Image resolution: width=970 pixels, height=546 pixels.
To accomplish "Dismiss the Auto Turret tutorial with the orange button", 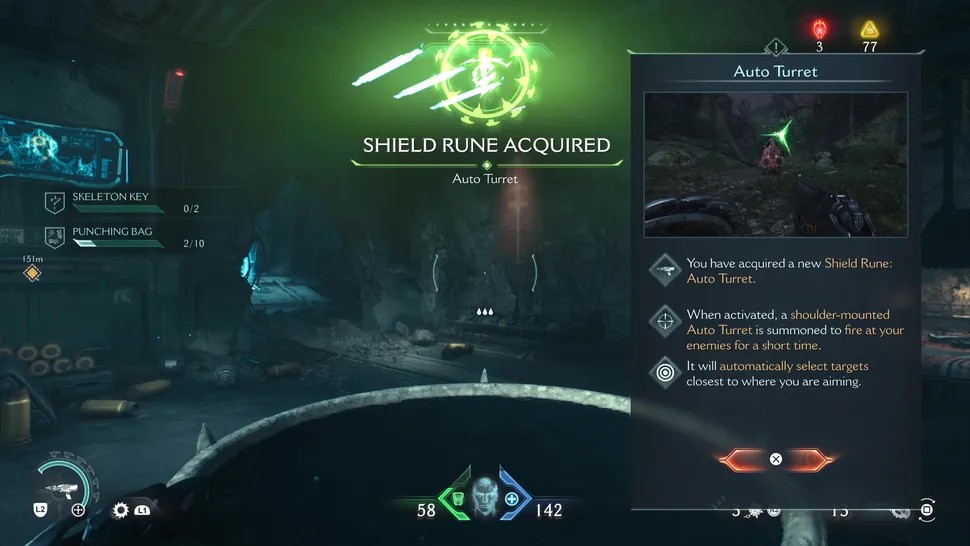I will pos(775,460).
